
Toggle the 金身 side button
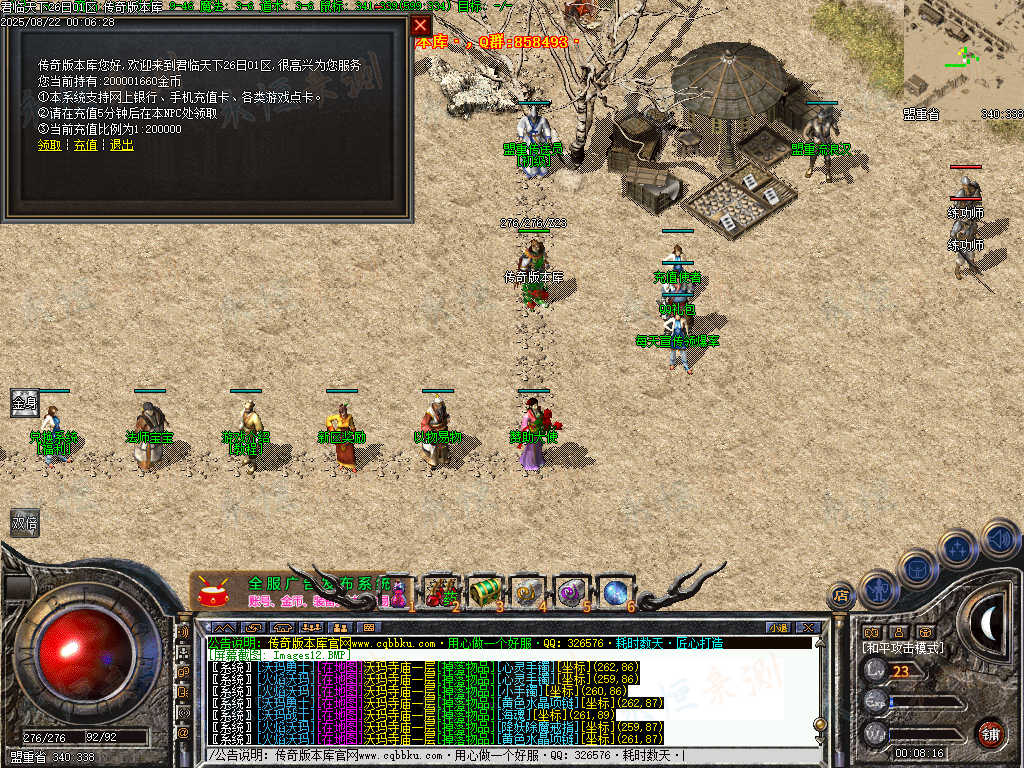25,403
